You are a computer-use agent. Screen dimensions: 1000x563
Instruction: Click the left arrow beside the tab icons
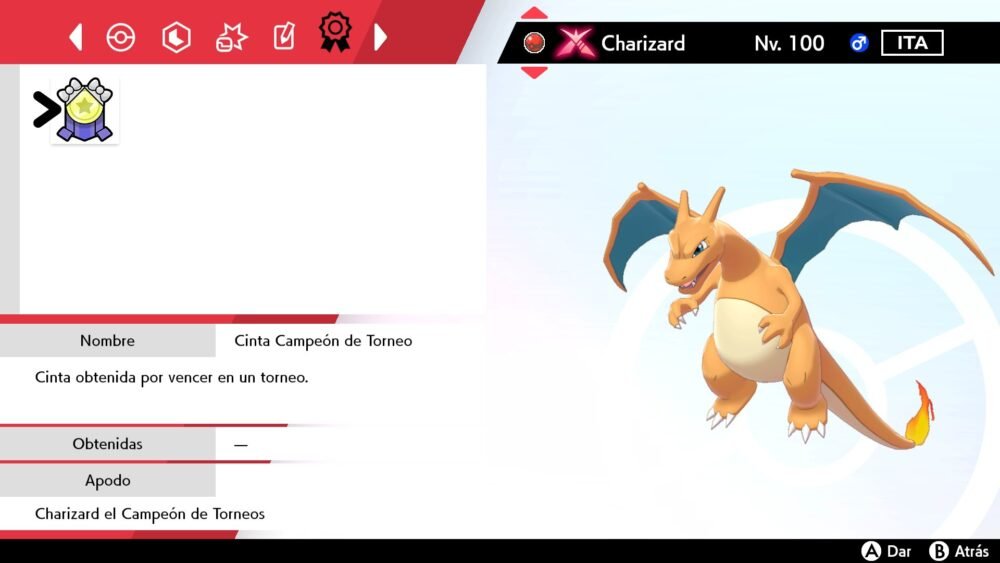coord(76,38)
